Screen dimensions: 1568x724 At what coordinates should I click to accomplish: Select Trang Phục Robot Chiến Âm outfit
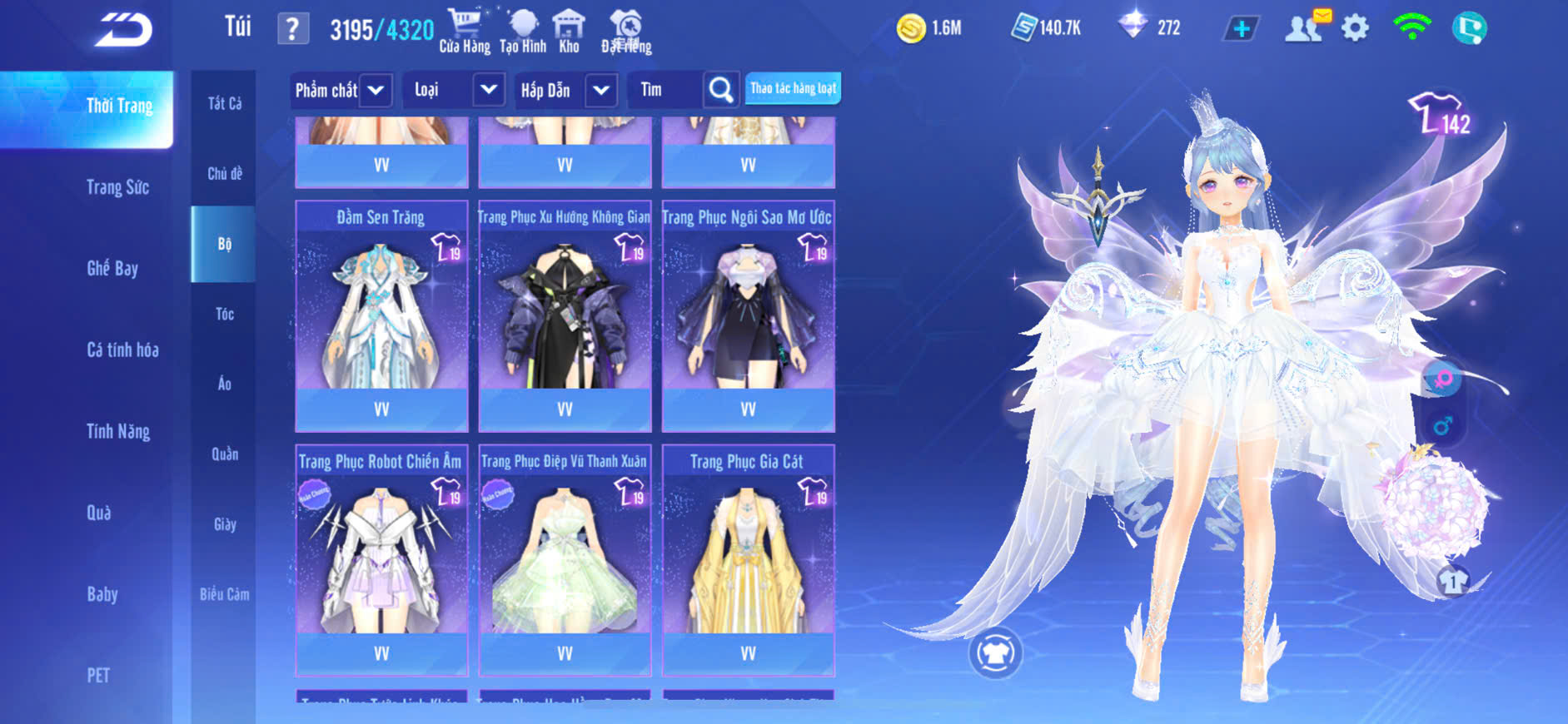(381, 559)
